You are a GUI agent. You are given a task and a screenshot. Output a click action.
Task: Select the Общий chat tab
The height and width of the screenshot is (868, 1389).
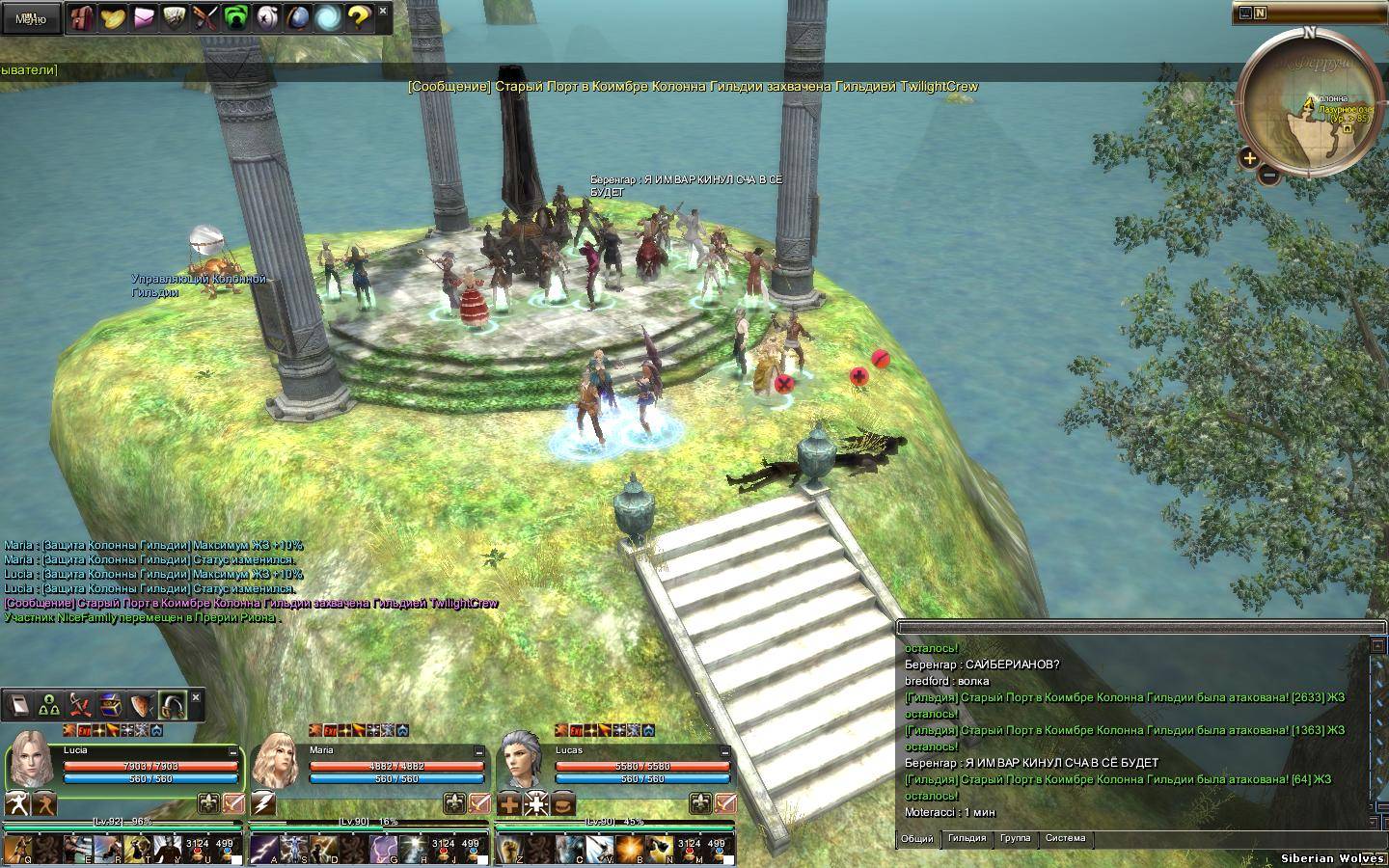tap(916, 838)
